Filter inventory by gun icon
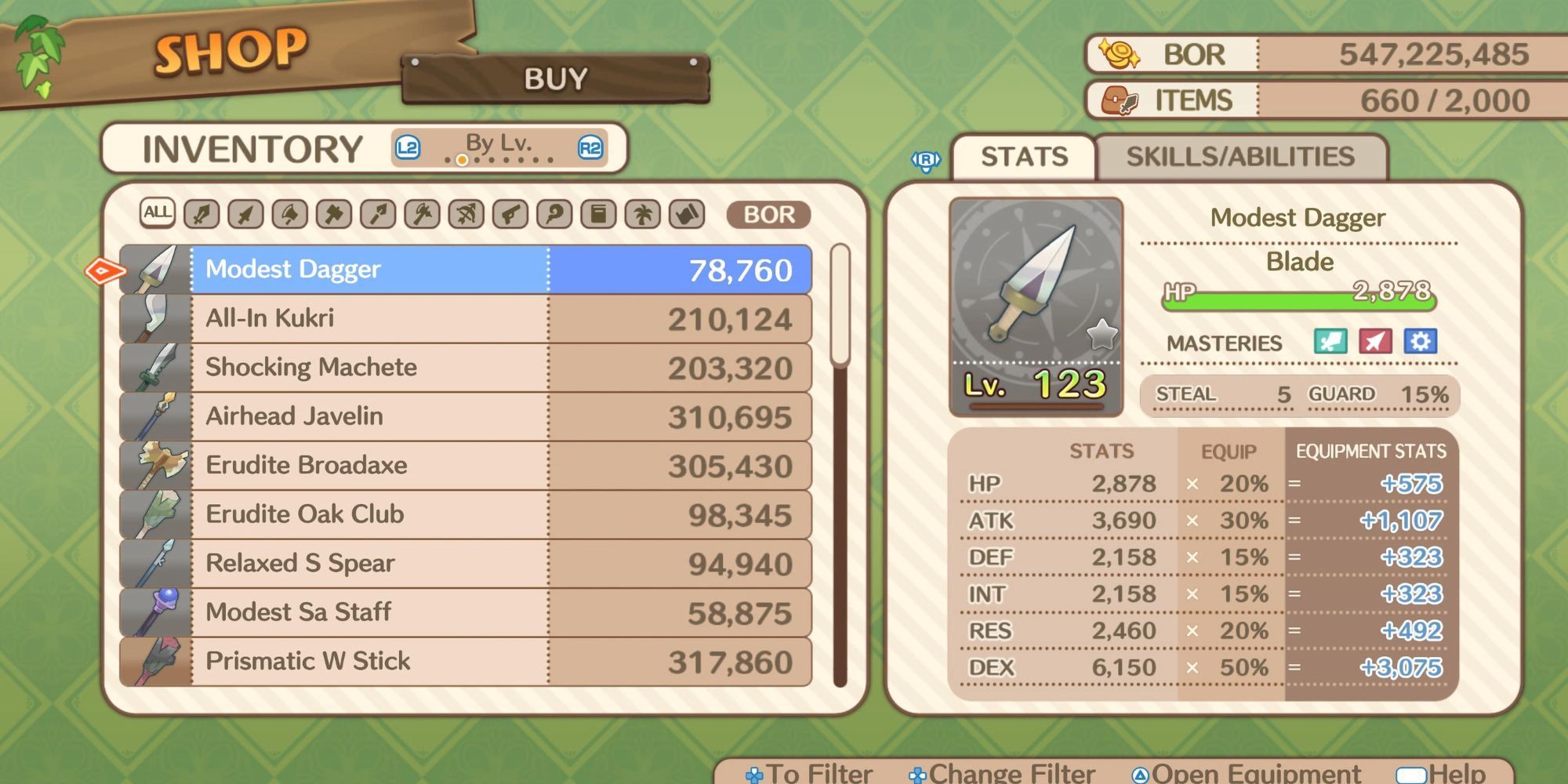The width and height of the screenshot is (1568, 784). coord(510,214)
